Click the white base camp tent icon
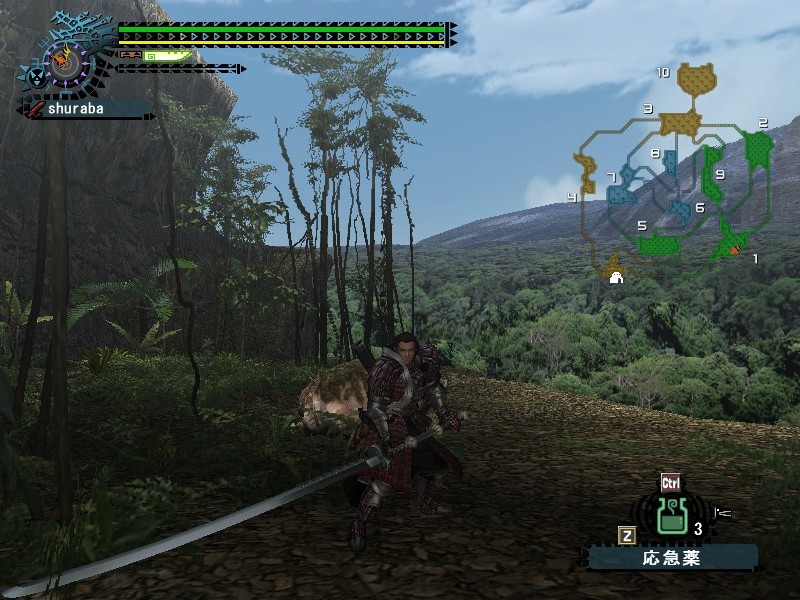This screenshot has width=800, height=600. tap(616, 277)
